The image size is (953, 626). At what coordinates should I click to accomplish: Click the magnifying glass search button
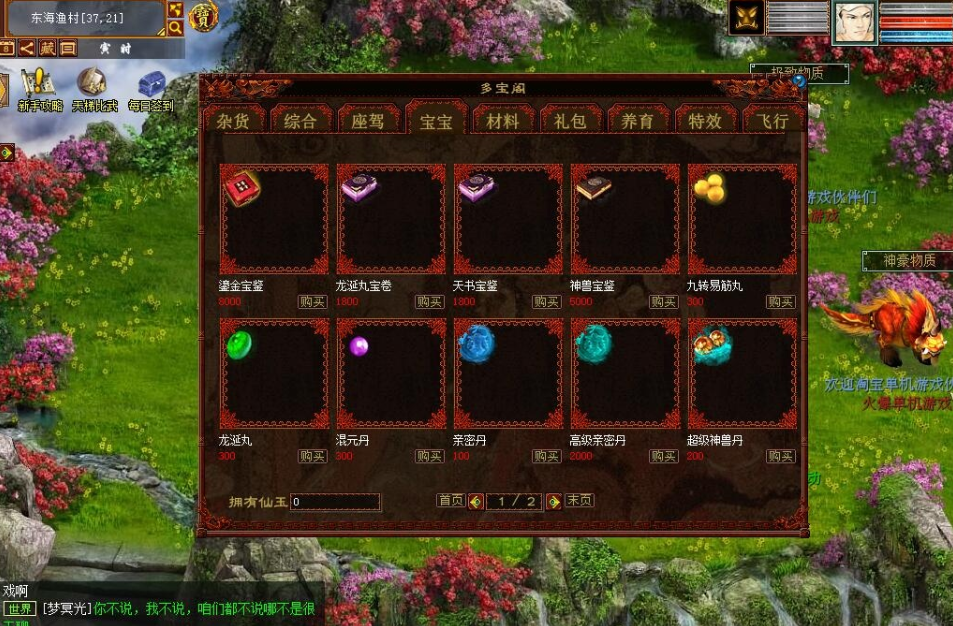click(175, 28)
